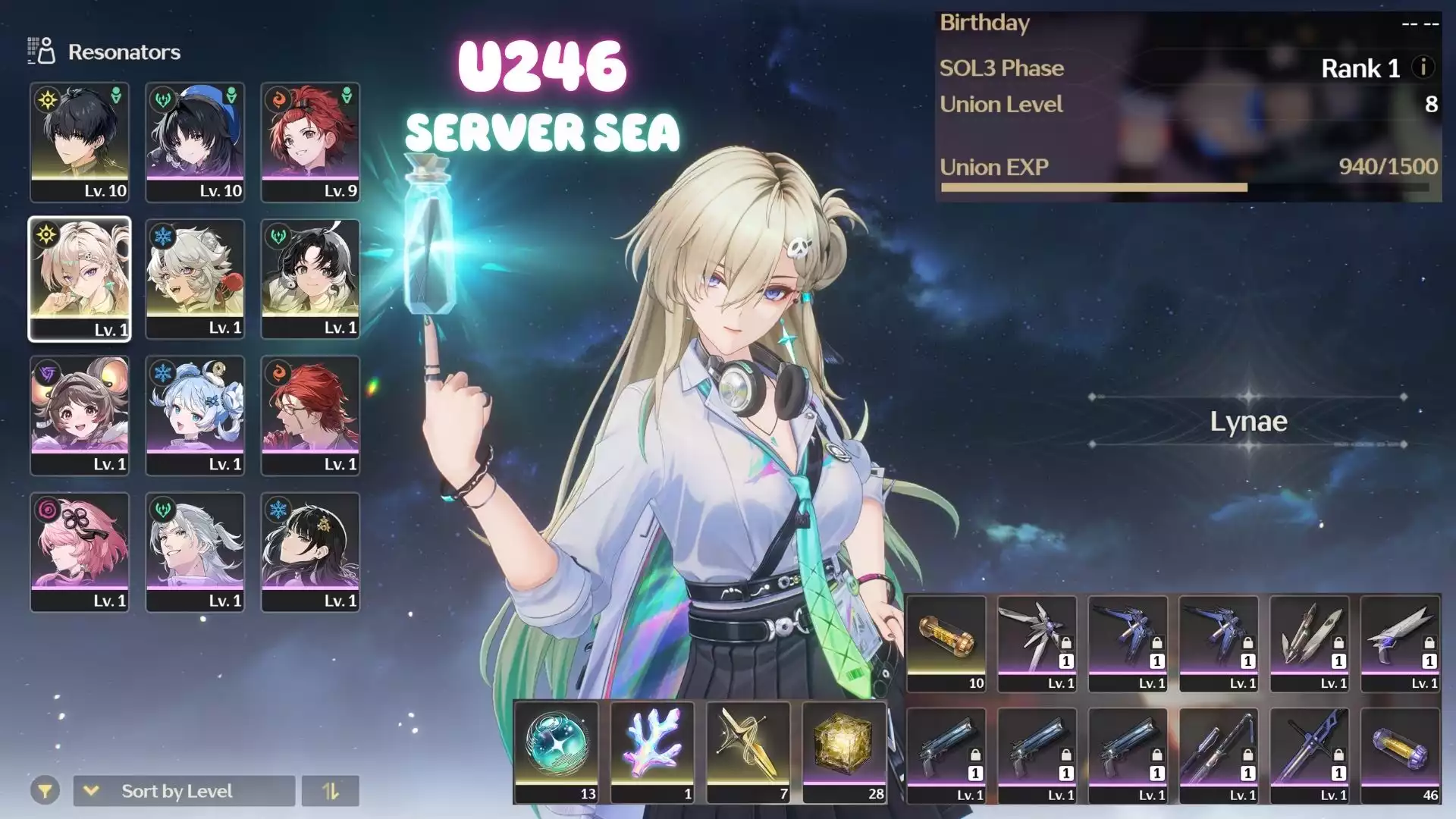1456x819 pixels.
Task: Select the silver-haired male resonator
Action: coord(195,551)
